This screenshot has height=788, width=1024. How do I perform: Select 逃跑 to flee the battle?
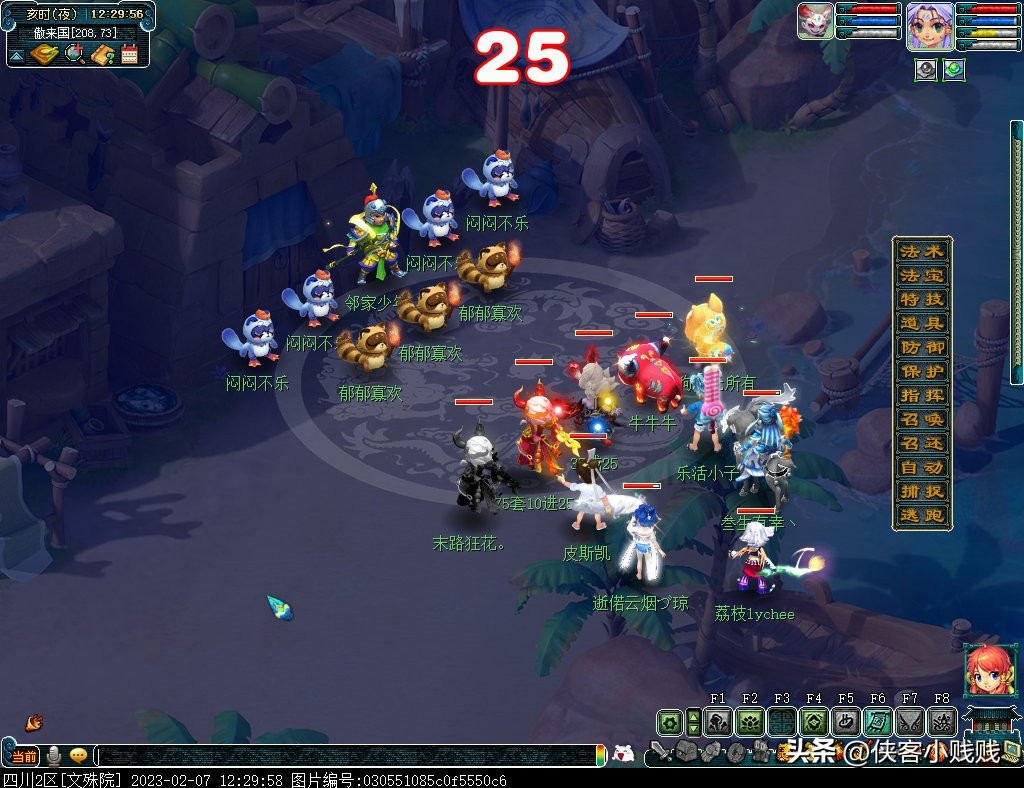point(921,515)
